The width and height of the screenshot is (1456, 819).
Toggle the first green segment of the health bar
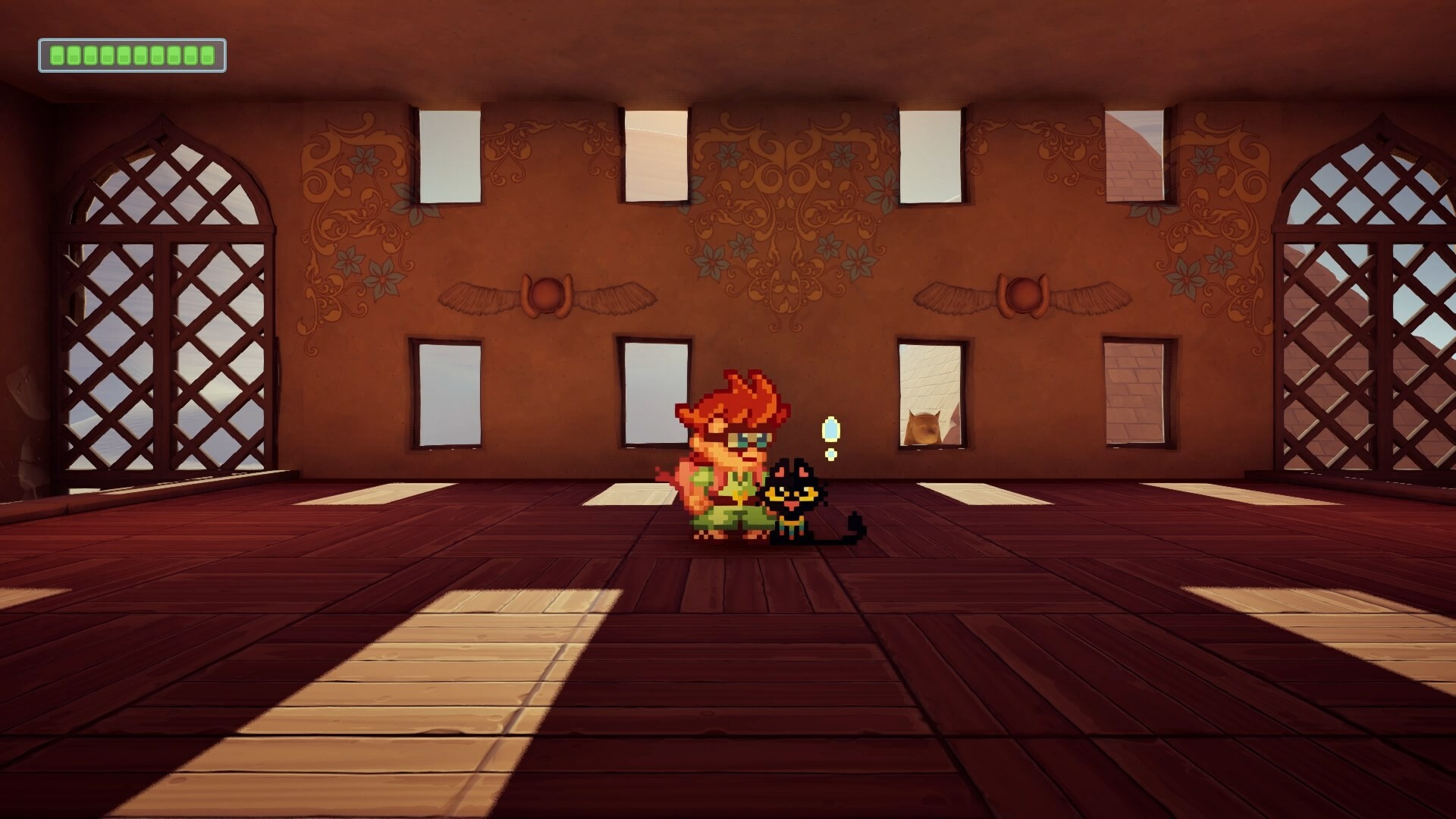(58, 54)
